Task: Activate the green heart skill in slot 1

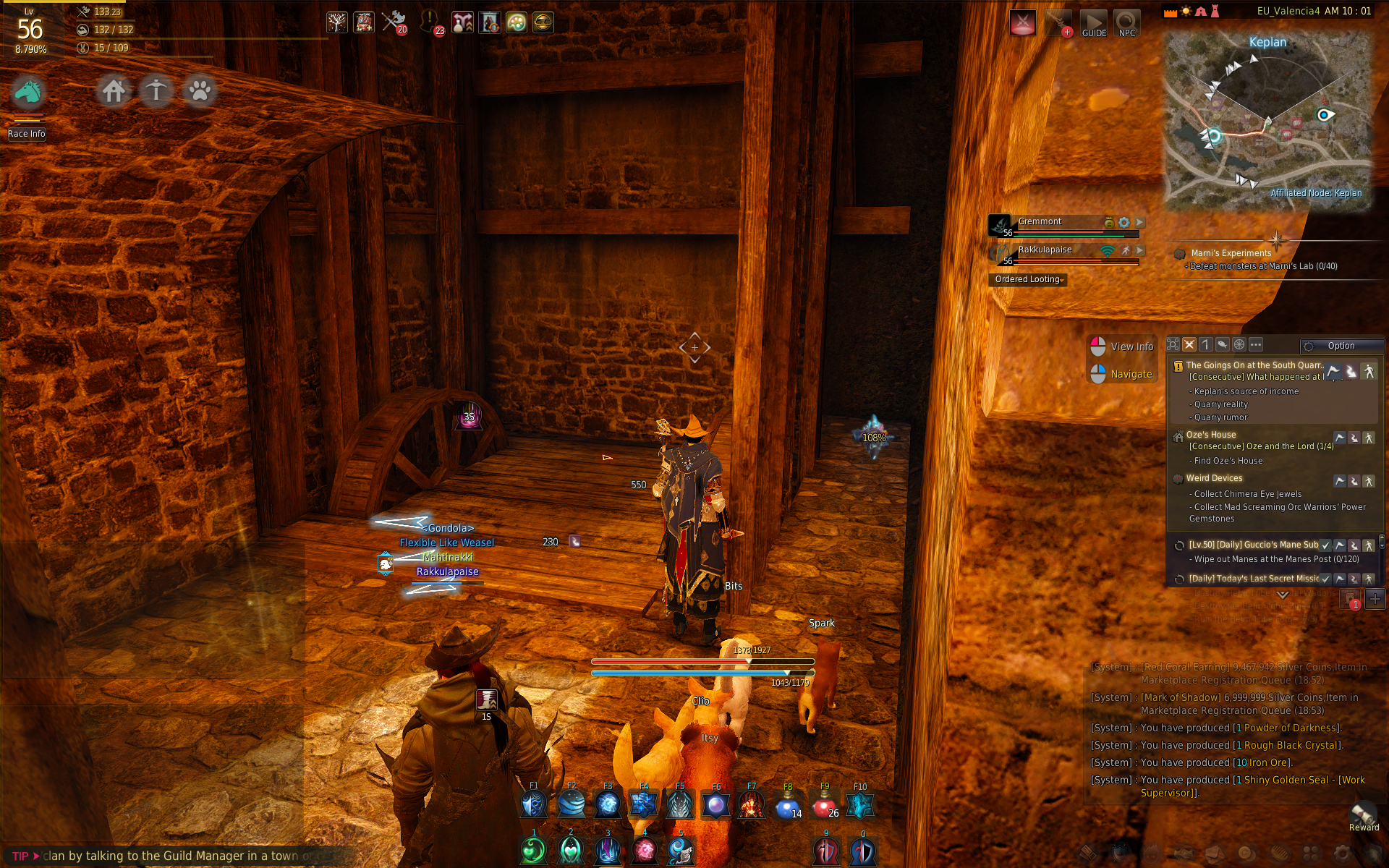Action: [534, 851]
